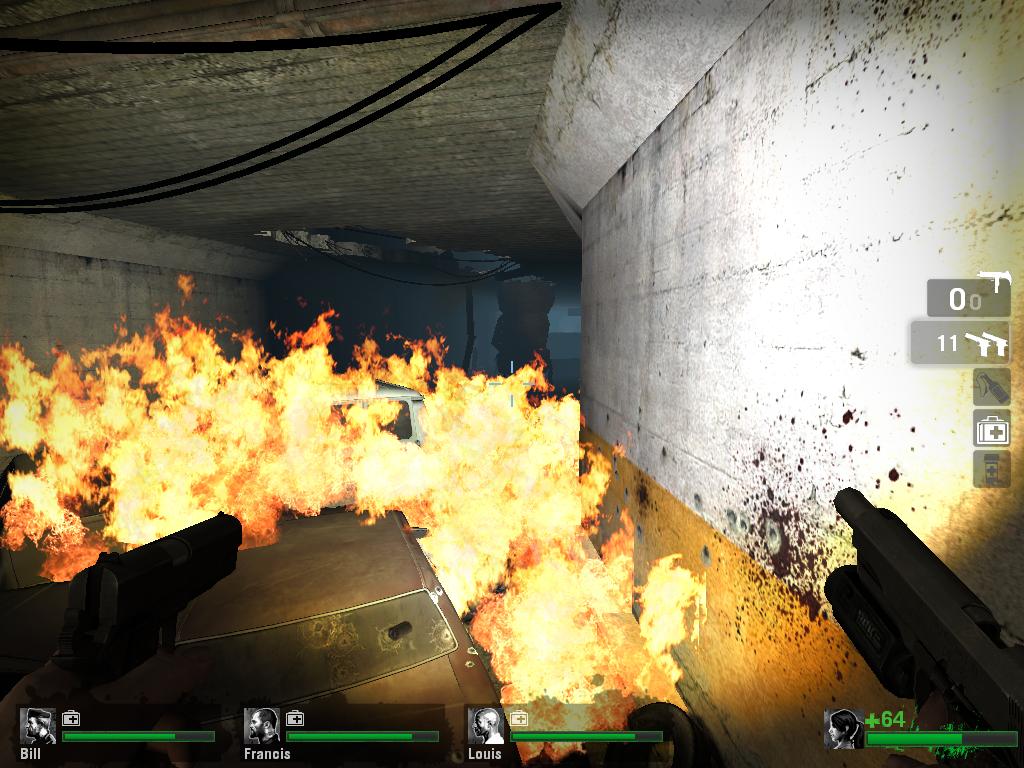Choose the first aid kit slot
Viewport: 1024px width, 768px height.
click(991, 429)
